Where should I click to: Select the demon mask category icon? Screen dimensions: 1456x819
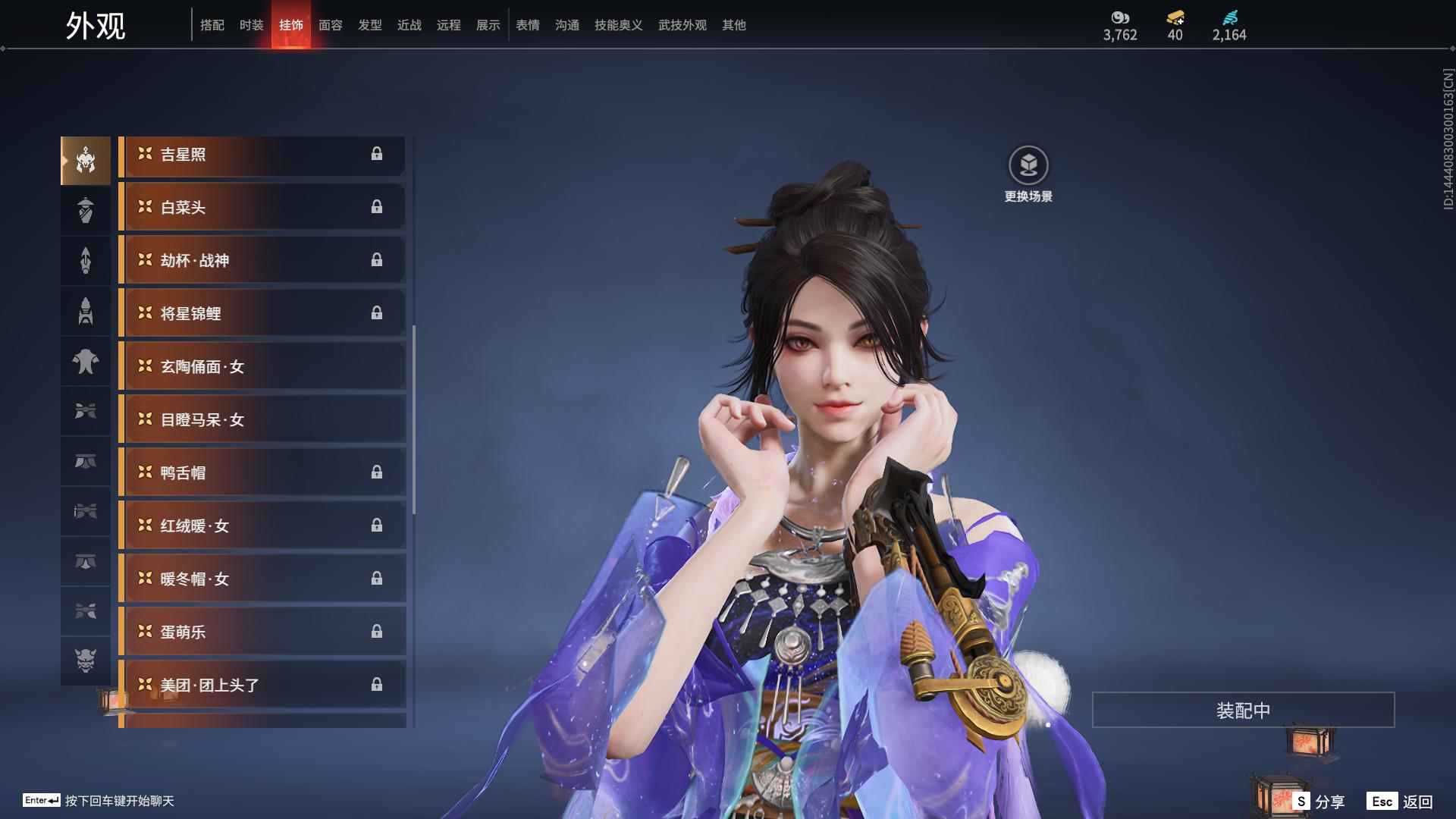(x=86, y=661)
